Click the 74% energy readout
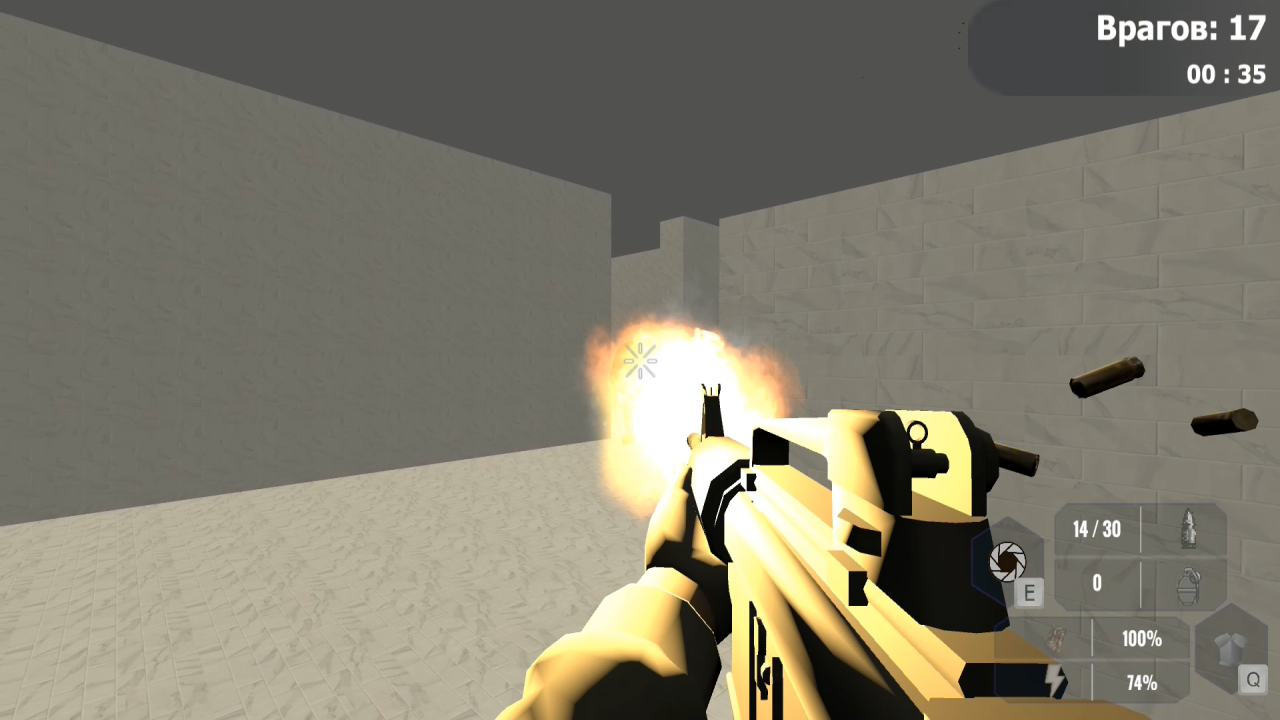The image size is (1280, 720). pyautogui.click(x=1140, y=682)
